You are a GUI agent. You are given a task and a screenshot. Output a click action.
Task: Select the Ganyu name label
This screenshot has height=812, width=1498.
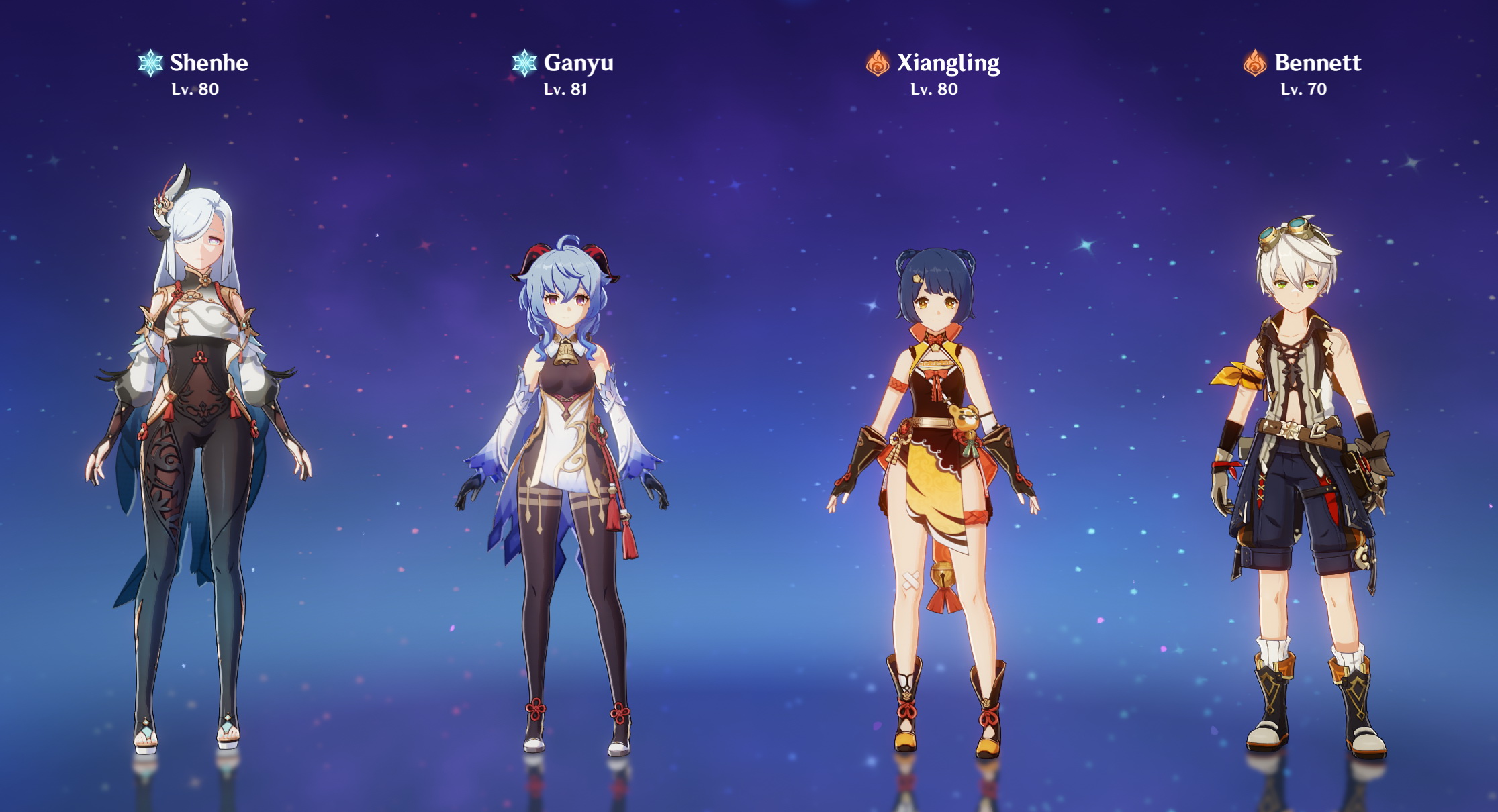(x=577, y=64)
